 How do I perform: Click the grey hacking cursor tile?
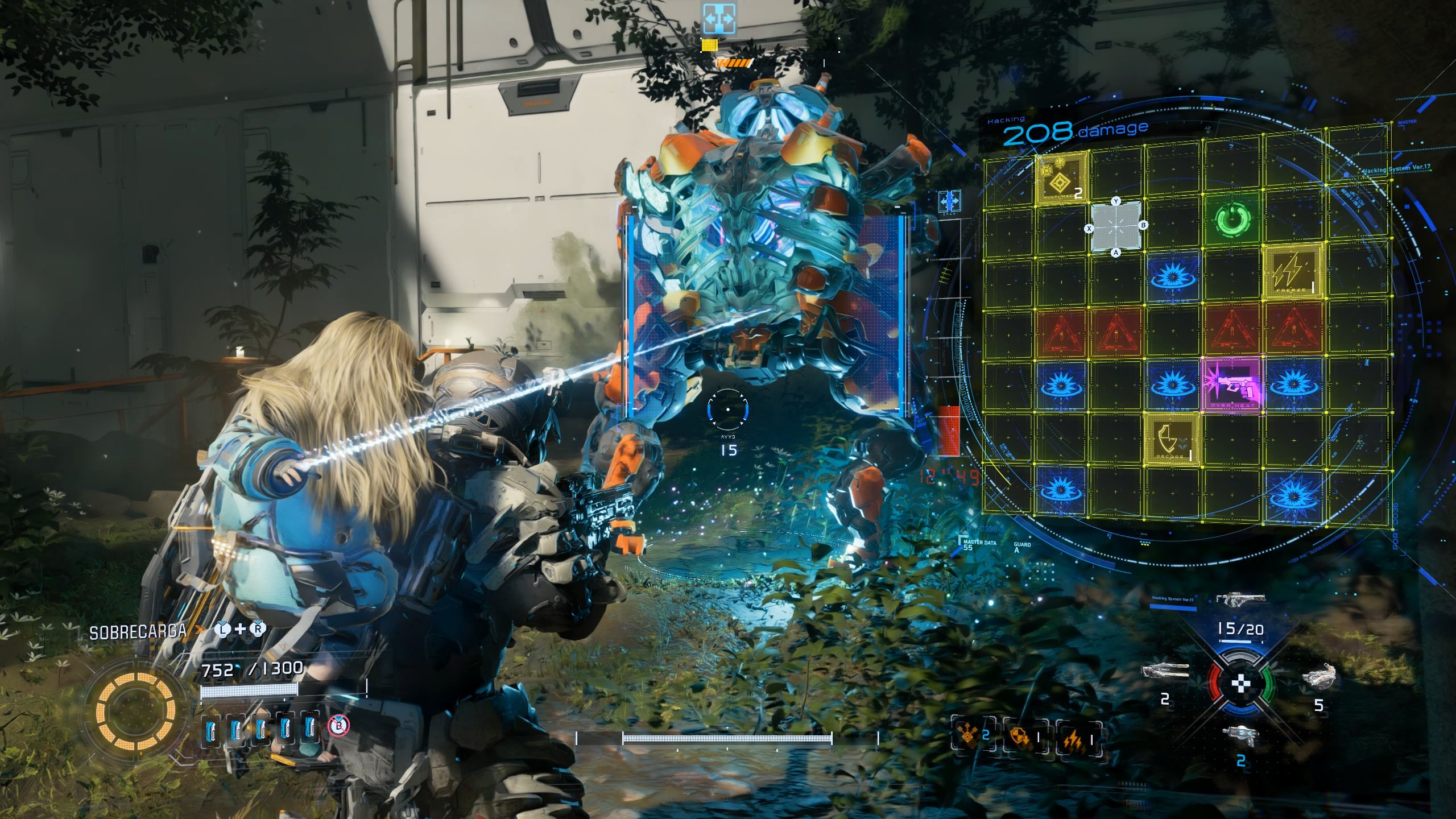coord(1116,226)
